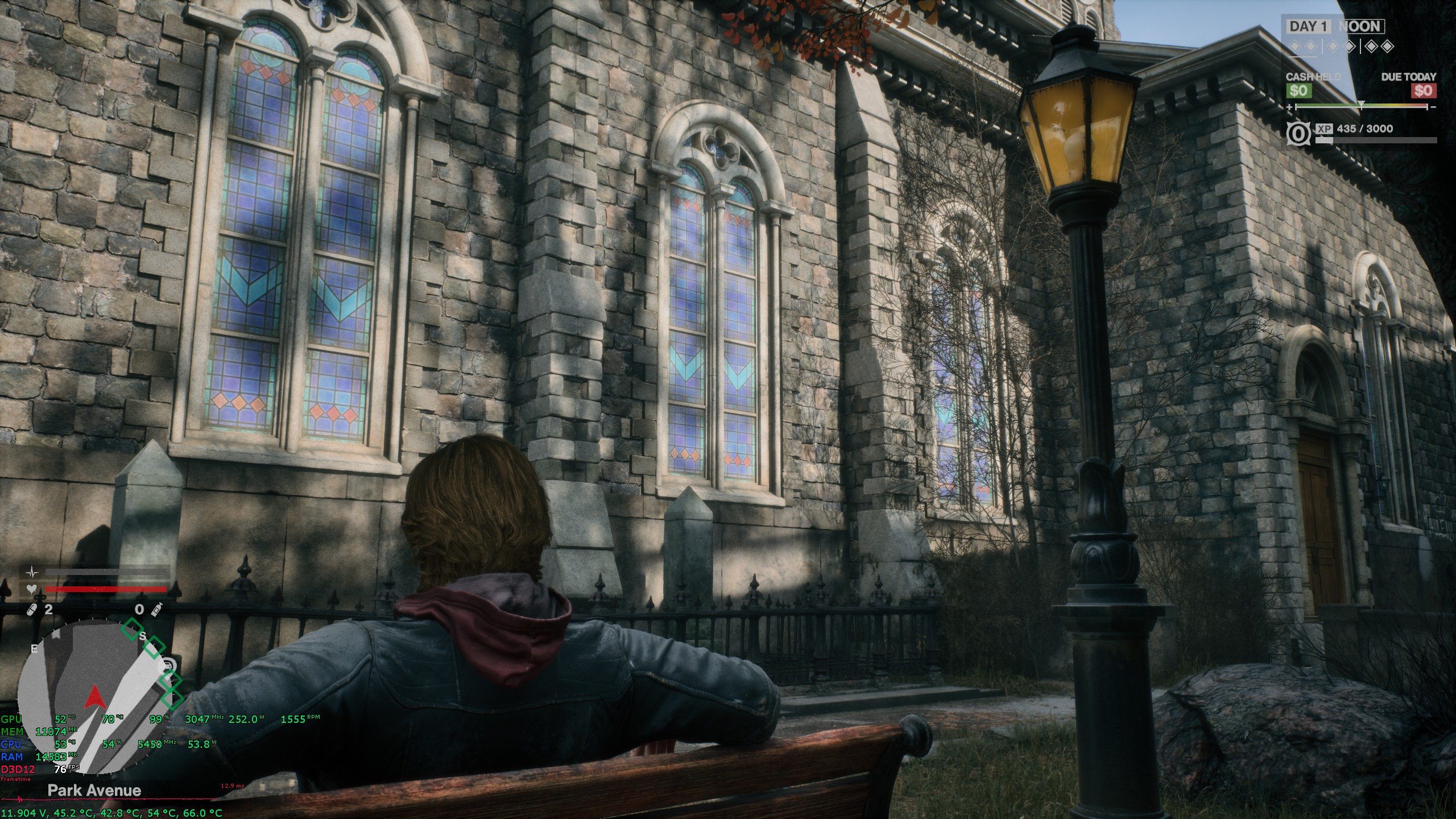1456x819 pixels.
Task: Click the white flag marker on minimap
Action: pyautogui.click(x=56, y=634)
